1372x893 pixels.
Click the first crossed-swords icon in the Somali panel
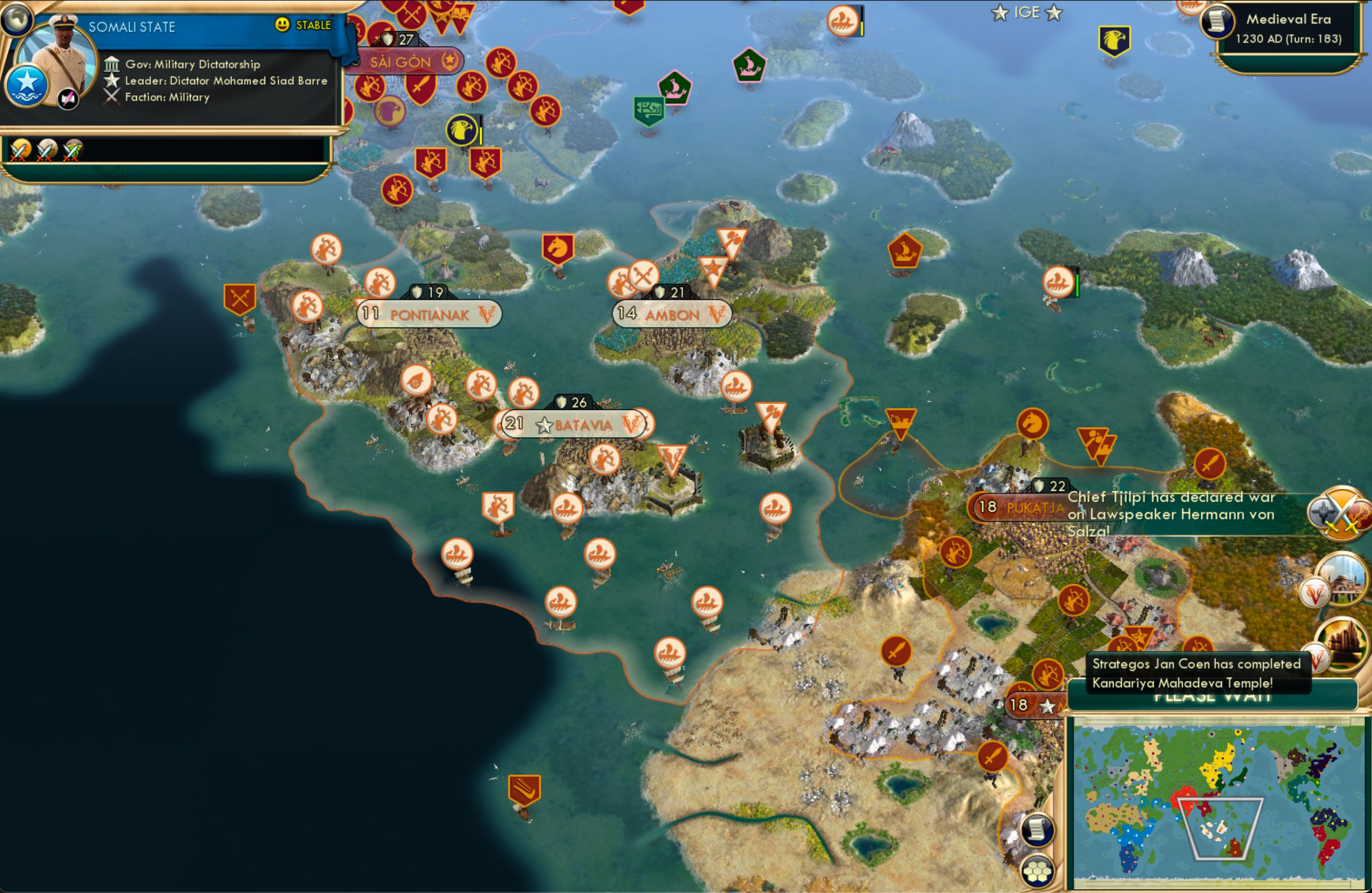[x=19, y=151]
